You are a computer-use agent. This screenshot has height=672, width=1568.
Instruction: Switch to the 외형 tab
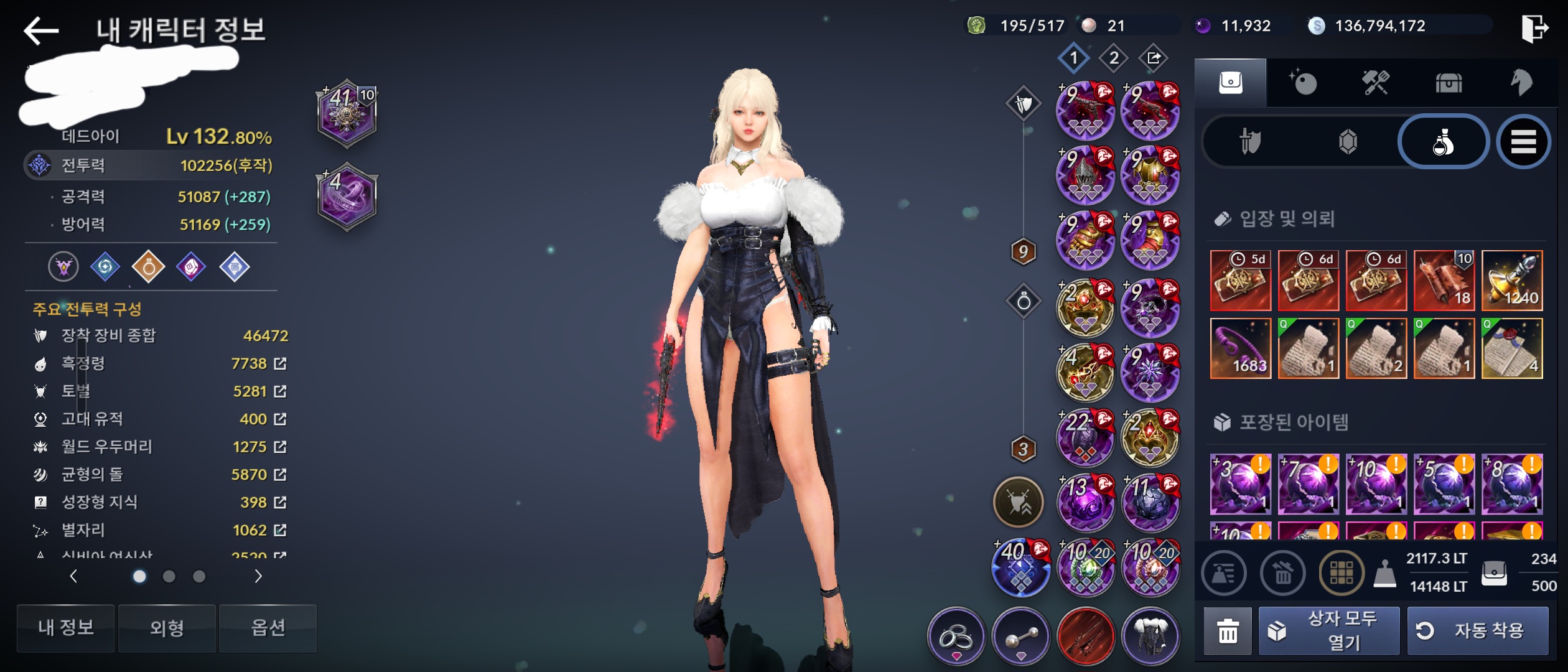tap(167, 628)
